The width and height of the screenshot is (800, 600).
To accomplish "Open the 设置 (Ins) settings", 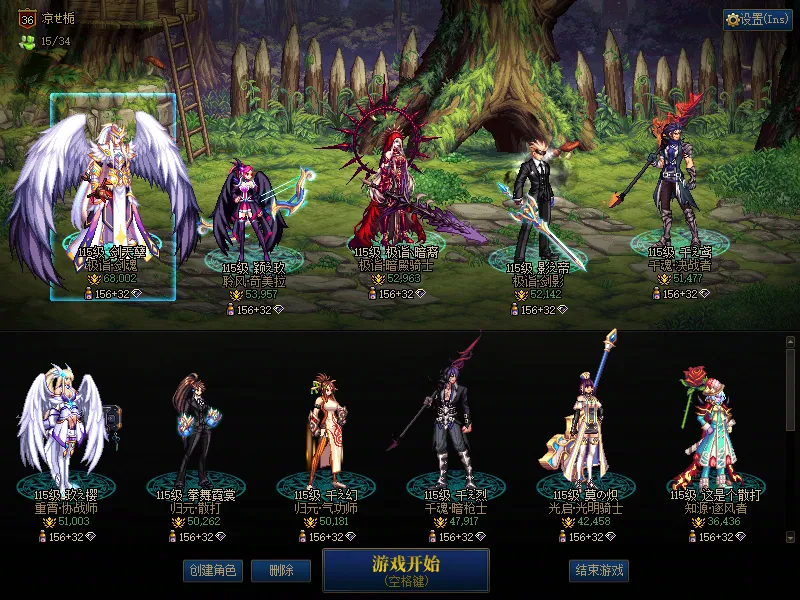I will coord(757,20).
